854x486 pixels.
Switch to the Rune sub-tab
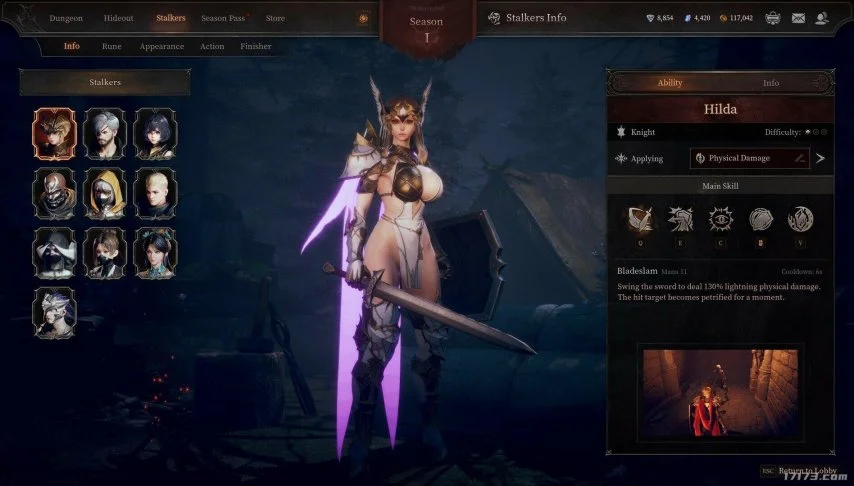[111, 46]
